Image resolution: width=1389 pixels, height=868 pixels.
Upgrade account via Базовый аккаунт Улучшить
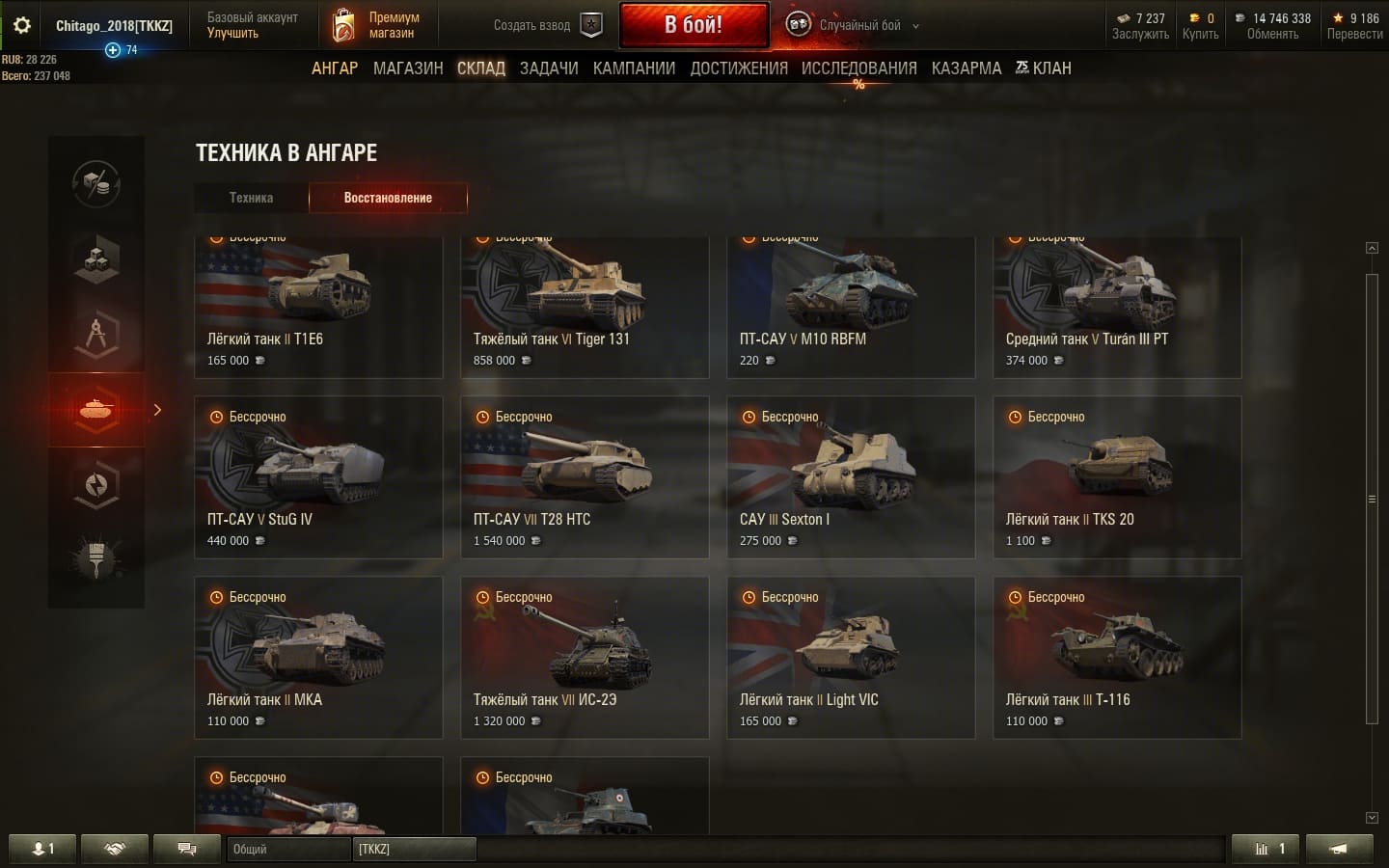click(252, 25)
